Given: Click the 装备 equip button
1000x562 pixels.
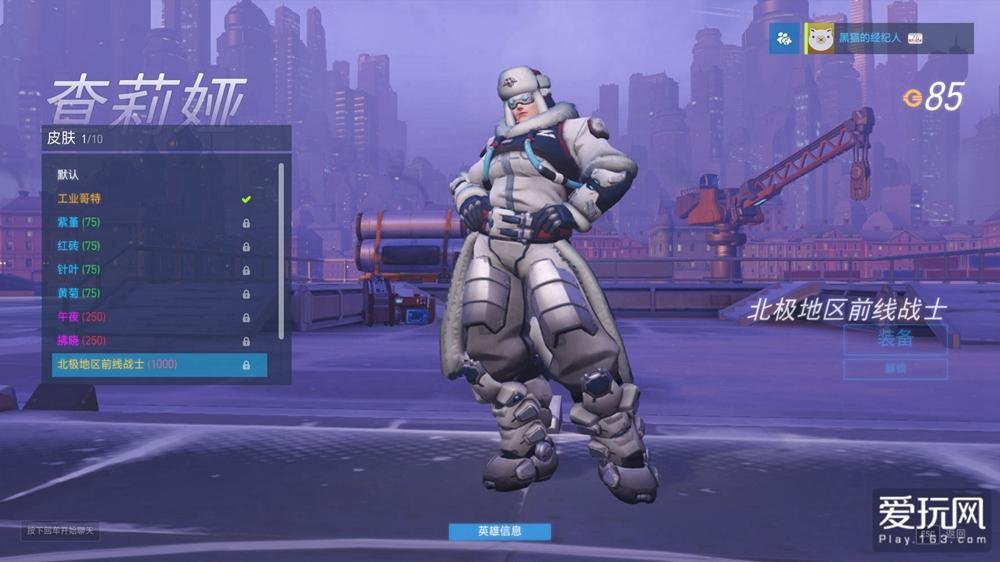Looking at the screenshot, I should pos(895,339).
